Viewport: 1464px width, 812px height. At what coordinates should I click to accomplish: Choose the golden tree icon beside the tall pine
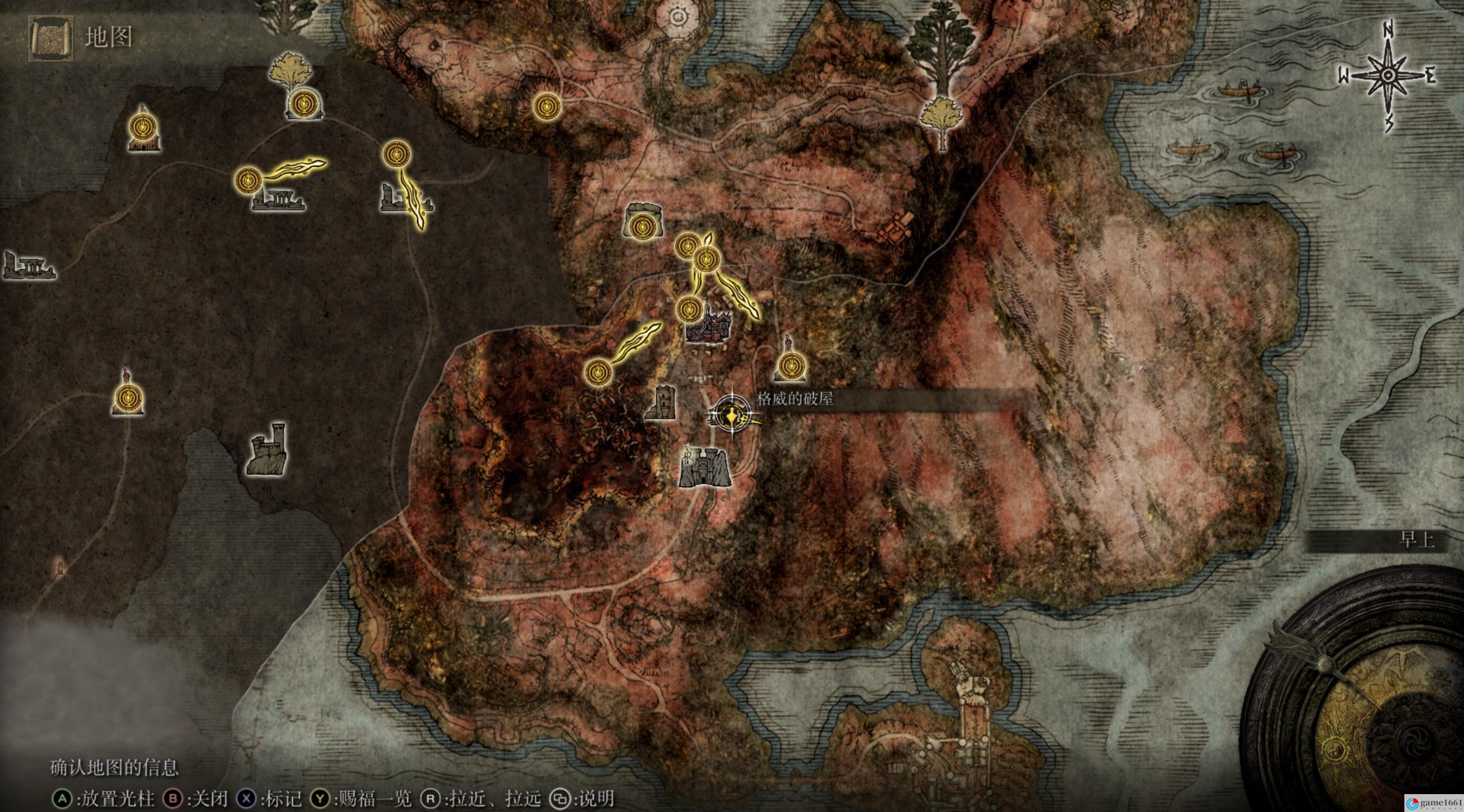(941, 119)
